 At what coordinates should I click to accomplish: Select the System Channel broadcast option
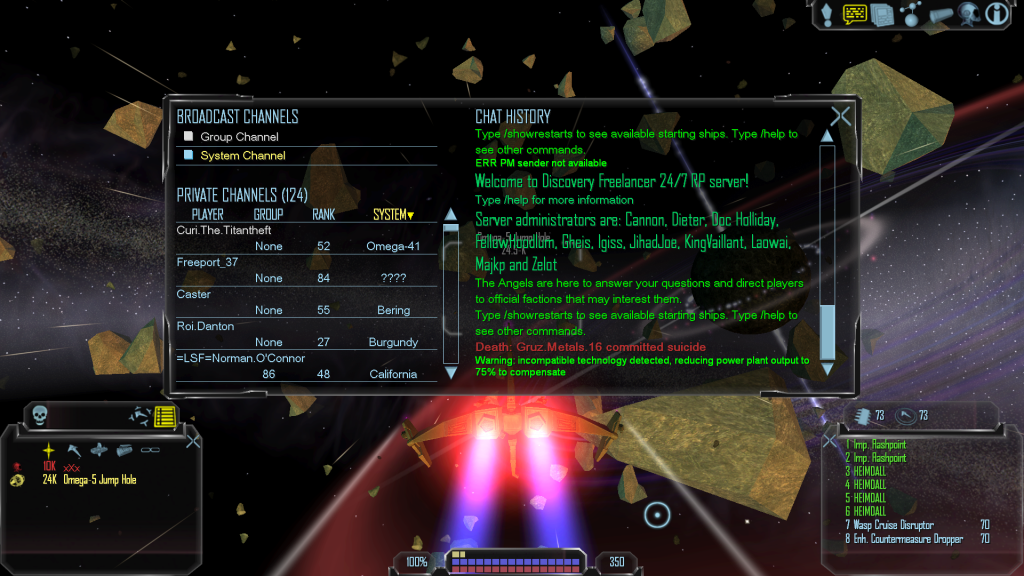[x=242, y=156]
